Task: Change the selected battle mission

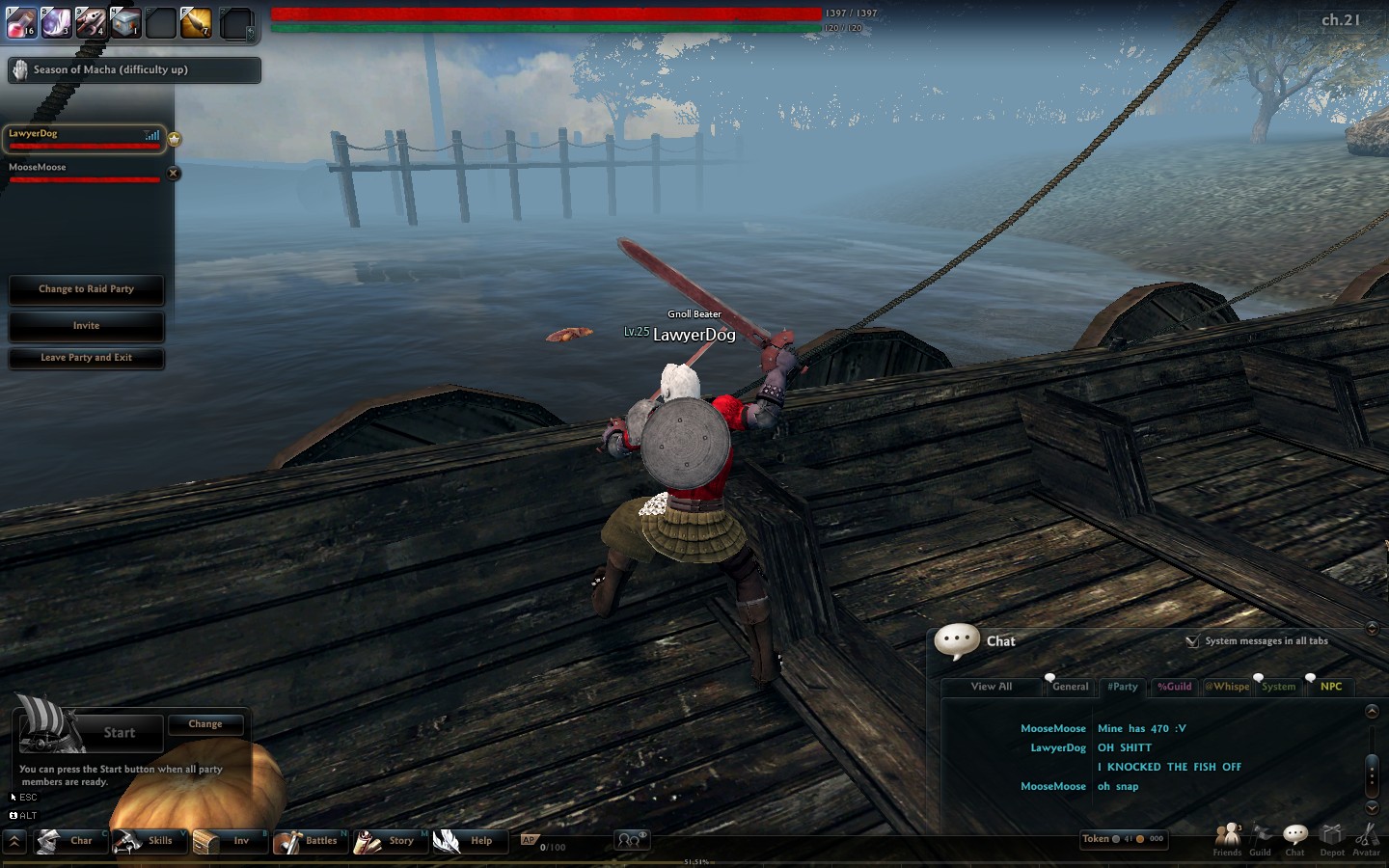Action: (205, 724)
